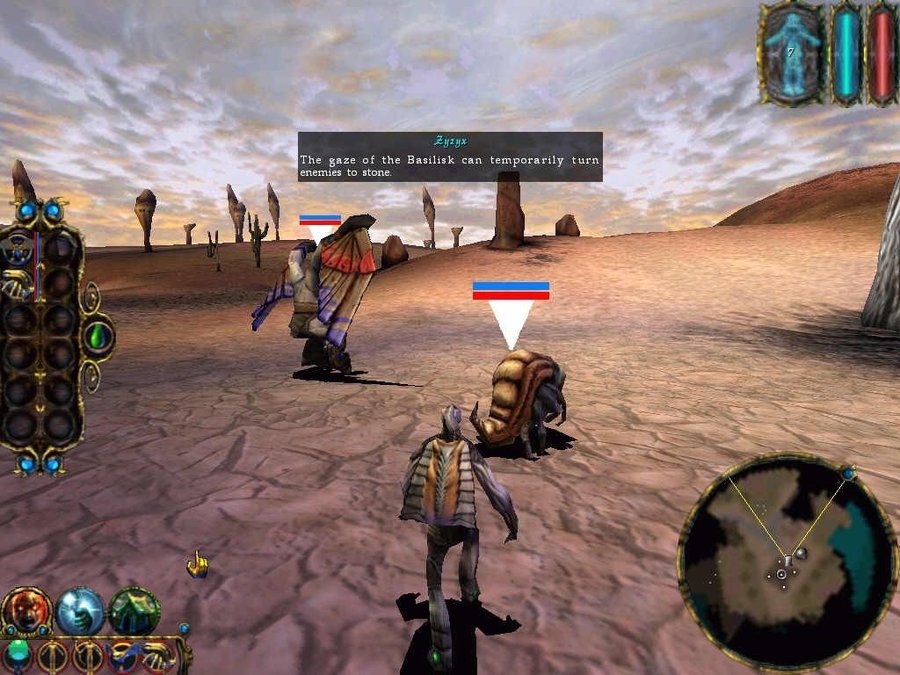Screen dimensions: 900x675
Task: Click the glowing green orb button
Action: click(x=18, y=654)
